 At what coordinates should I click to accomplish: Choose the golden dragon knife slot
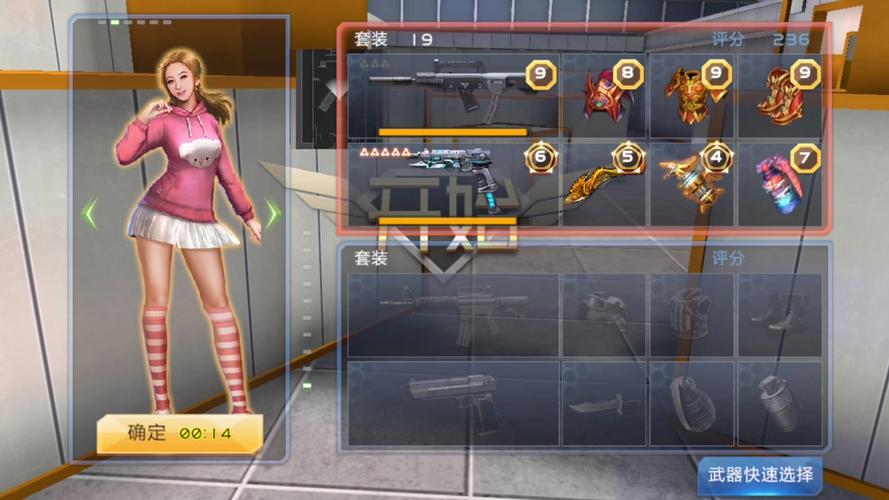[604, 183]
